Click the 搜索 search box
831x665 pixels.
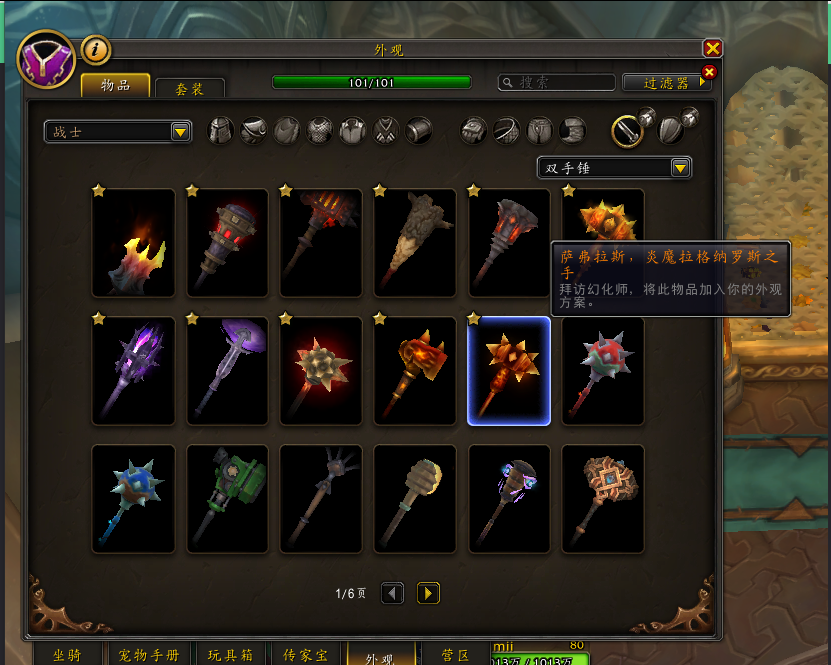coord(555,83)
